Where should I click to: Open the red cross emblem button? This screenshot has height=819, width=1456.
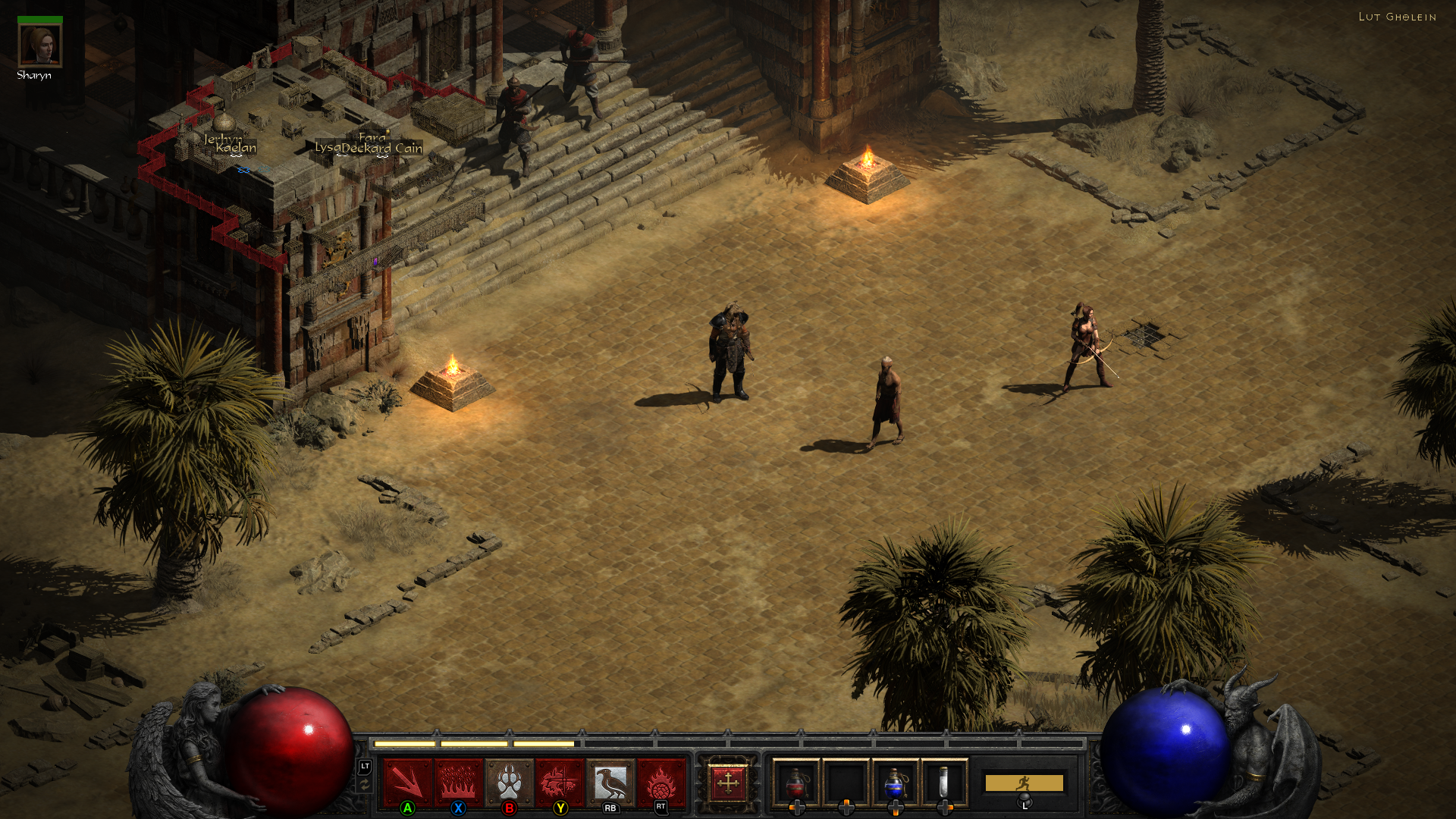point(727,783)
